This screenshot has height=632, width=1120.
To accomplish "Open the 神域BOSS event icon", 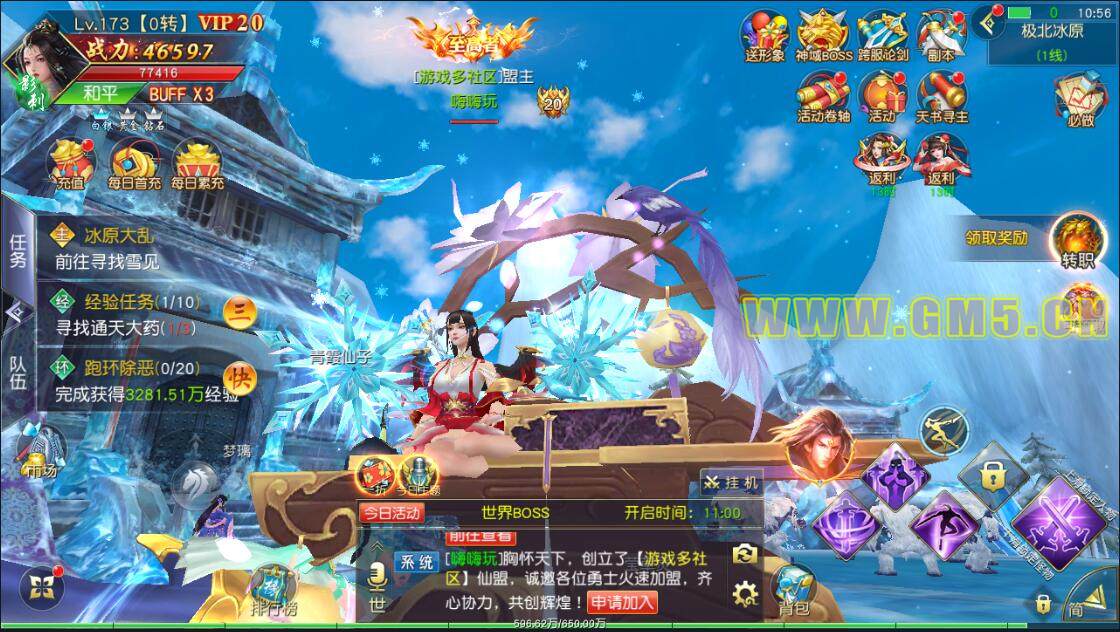I will point(823,34).
